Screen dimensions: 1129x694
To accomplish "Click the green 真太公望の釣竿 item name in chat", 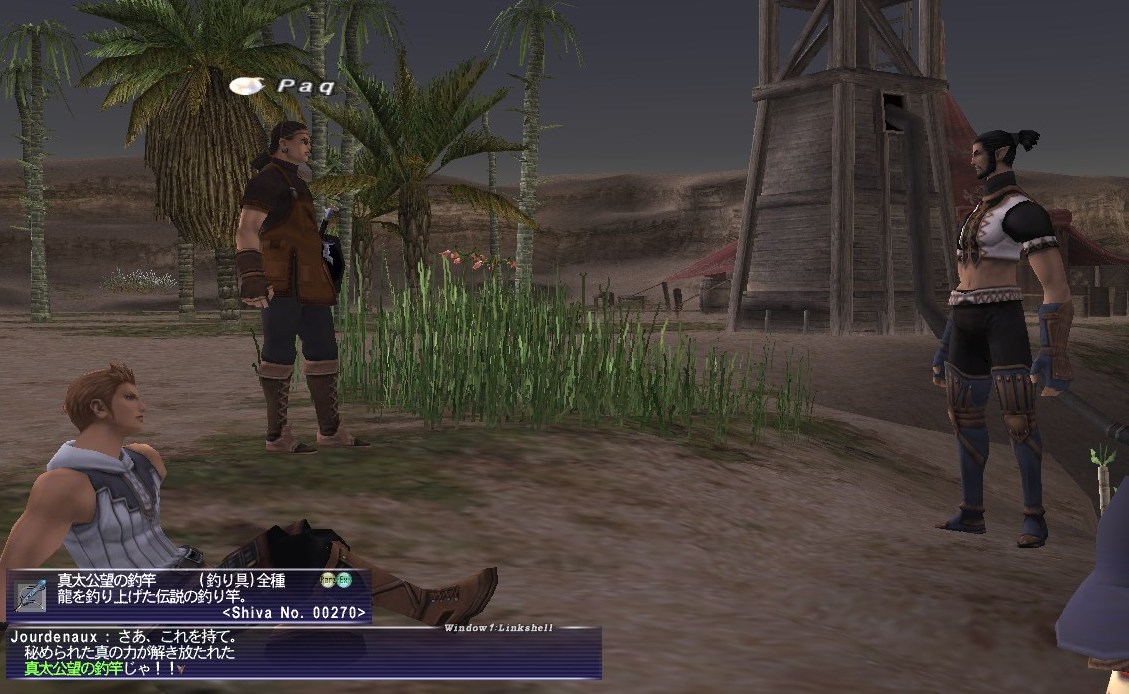I will pyautogui.click(x=72, y=669).
